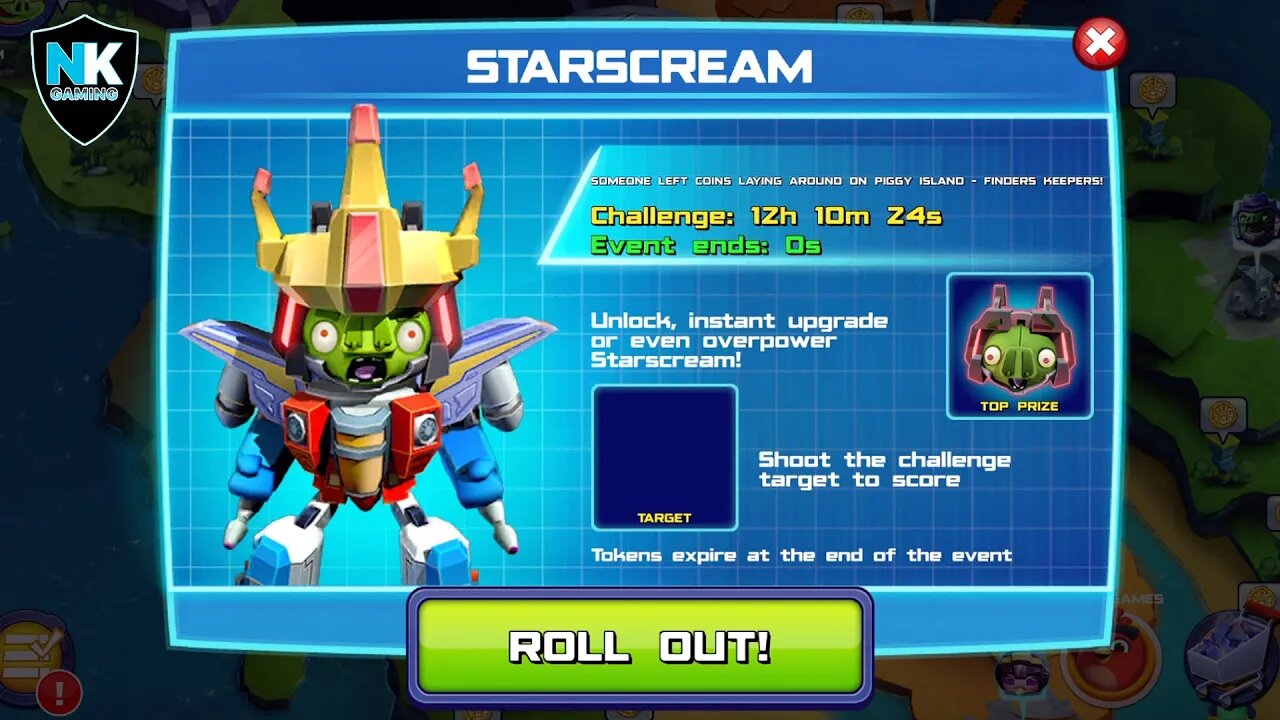1280x720 pixels.
Task: Tap the red exclamation notification badge
Action: pyautogui.click(x=57, y=689)
